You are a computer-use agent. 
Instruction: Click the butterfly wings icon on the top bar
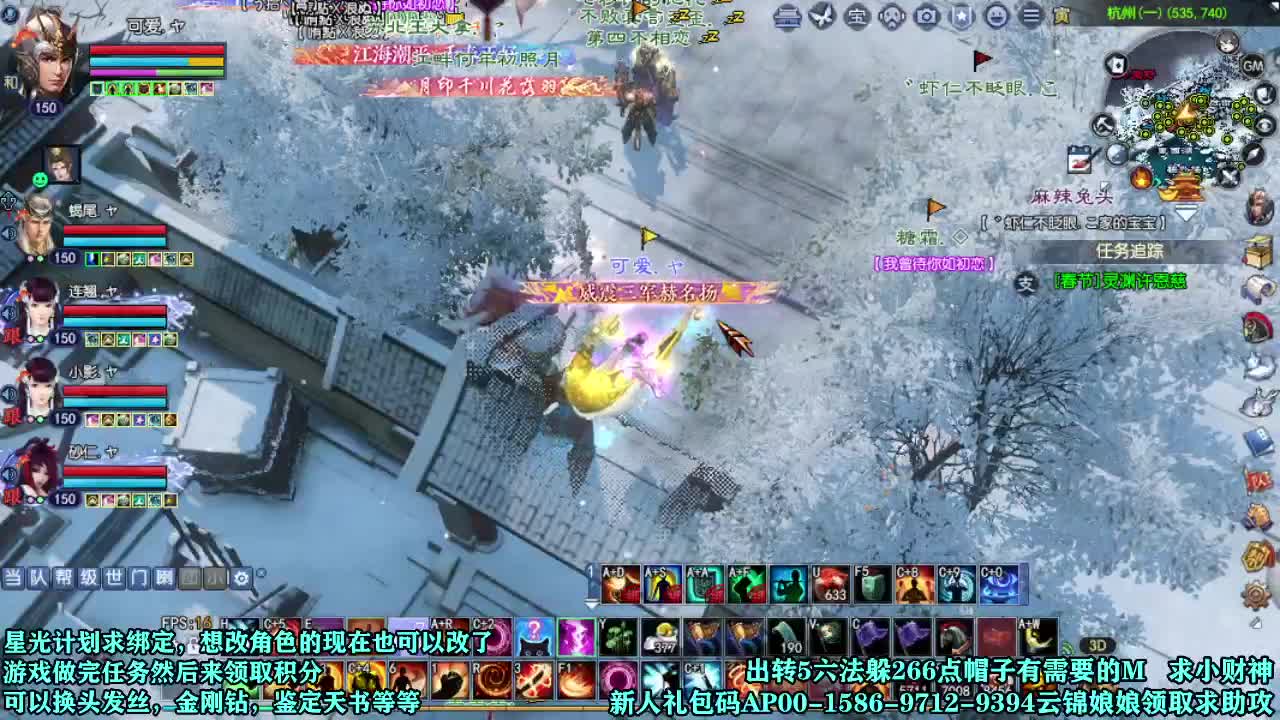coord(821,17)
